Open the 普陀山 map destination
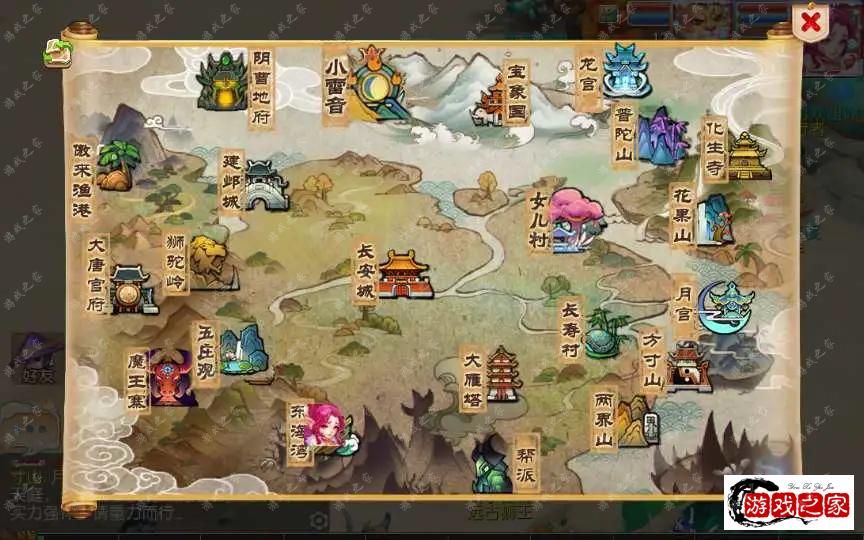 [x=661, y=137]
